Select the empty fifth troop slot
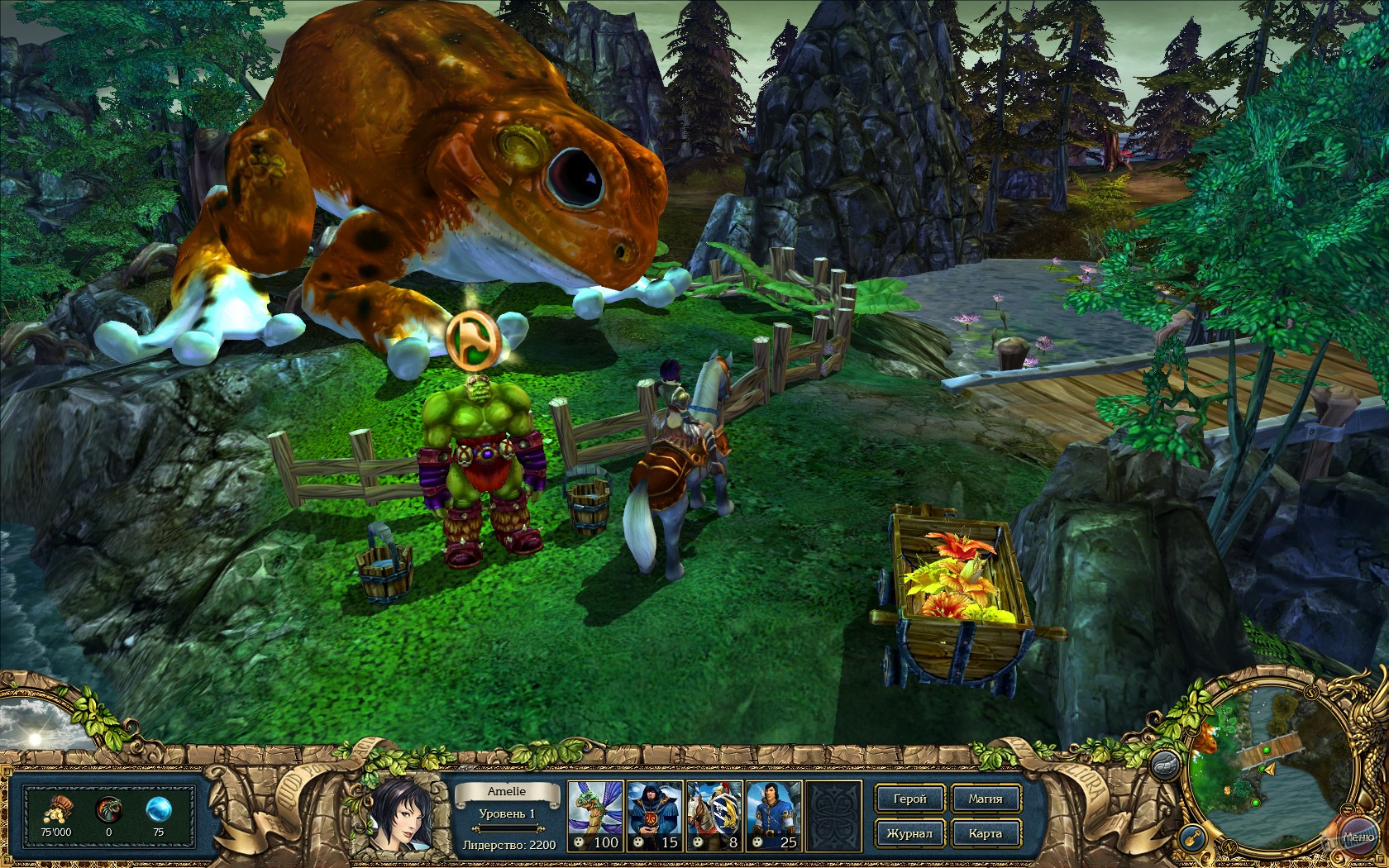Screen dimensions: 1389x868 pos(835,814)
